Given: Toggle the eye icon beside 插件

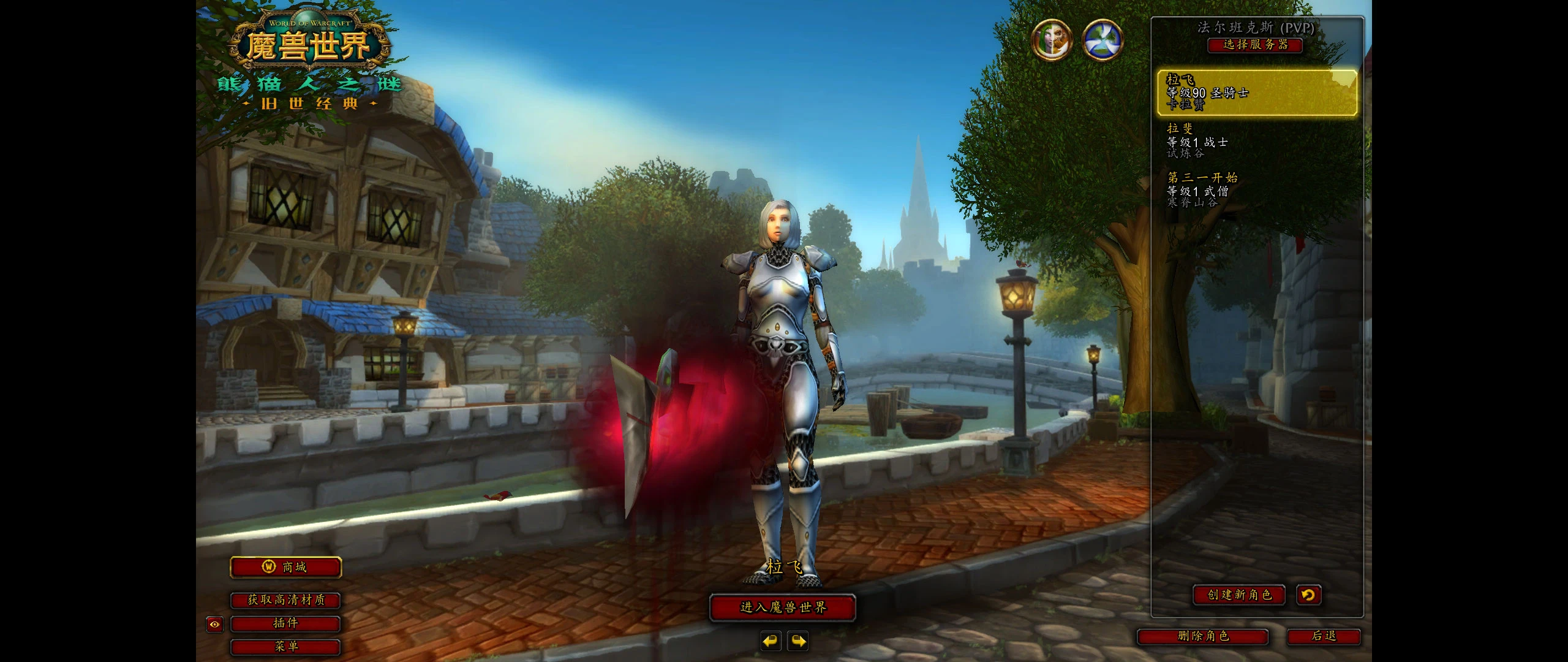Looking at the screenshot, I should click(214, 625).
